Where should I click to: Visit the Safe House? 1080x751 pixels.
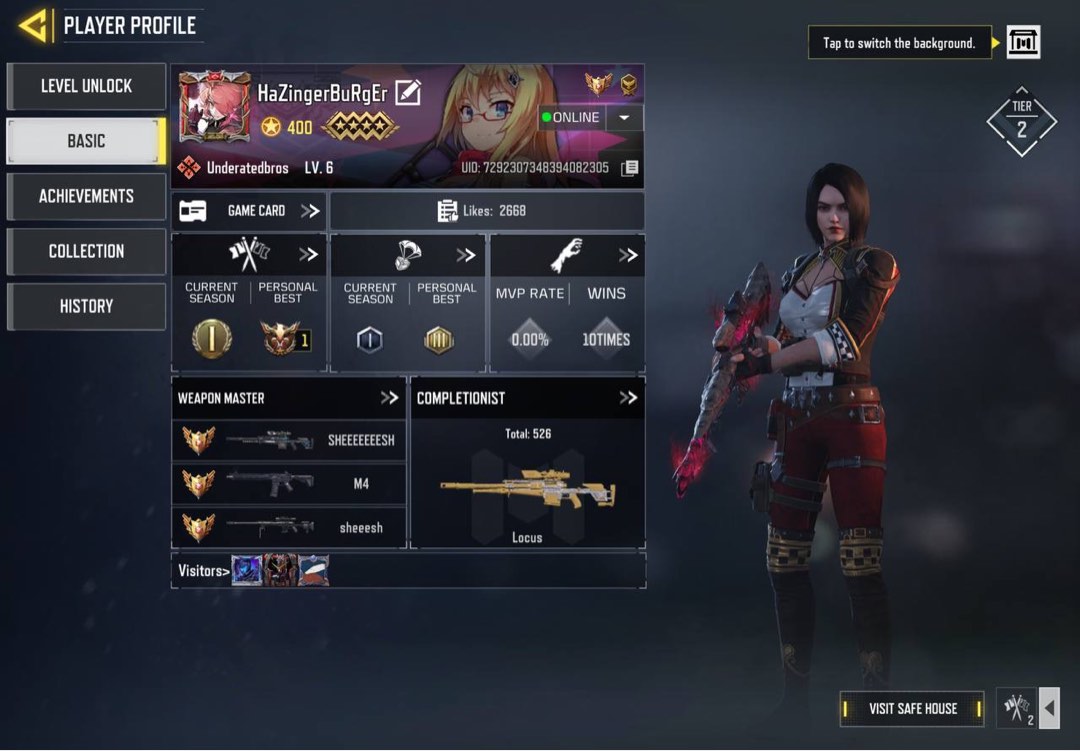coord(912,709)
